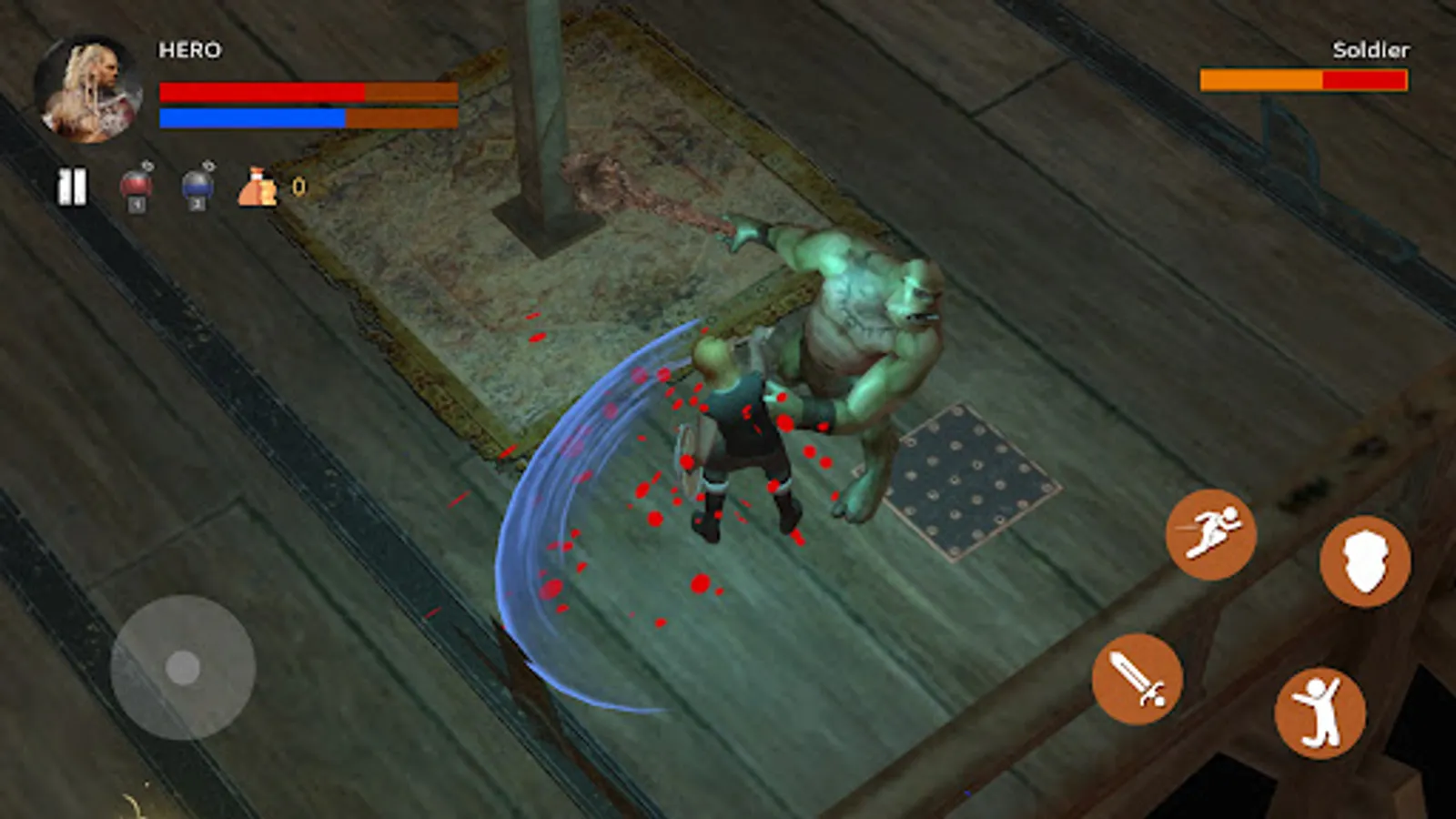Check the health potion count badge
Screen dimensions: 1456x819
[147, 168]
